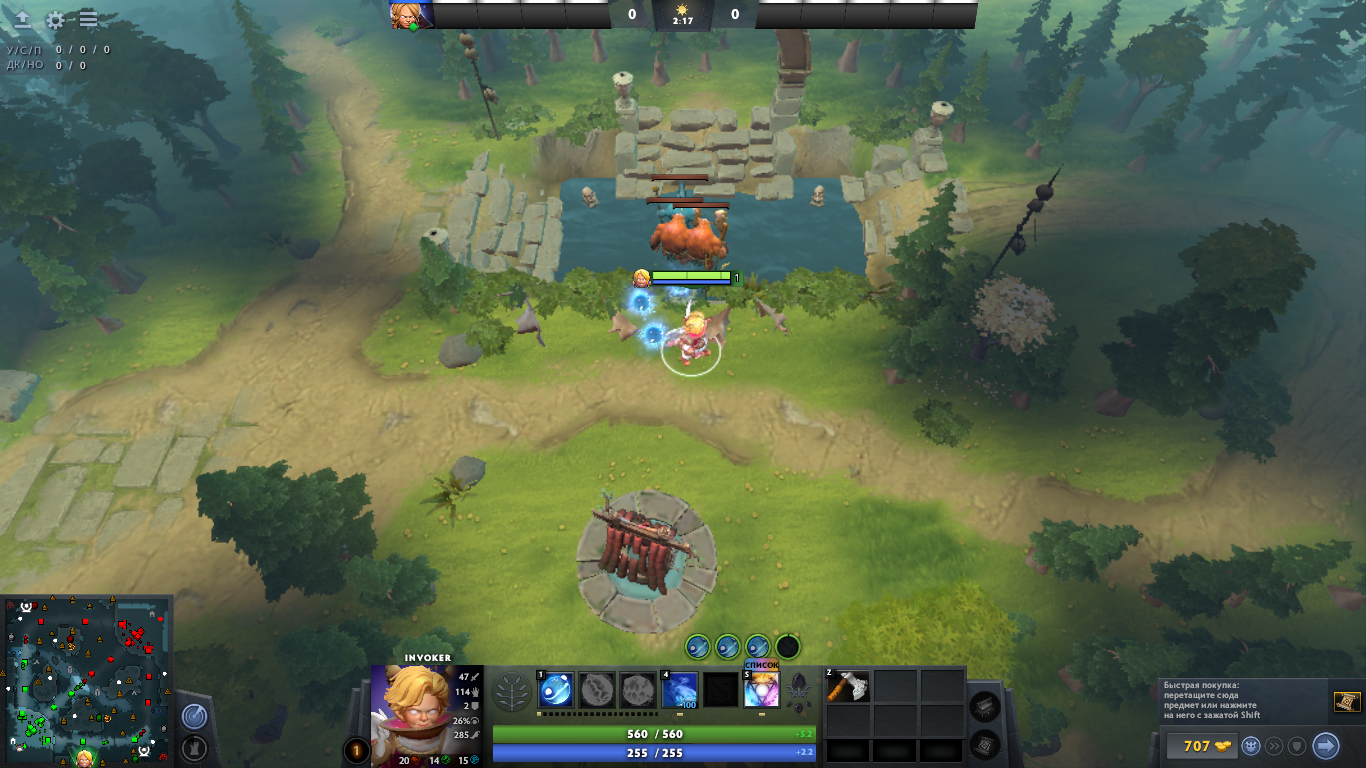This screenshot has height=768, width=1366.
Task: Activate the Scan radar button beside minimap
Action: click(x=194, y=716)
